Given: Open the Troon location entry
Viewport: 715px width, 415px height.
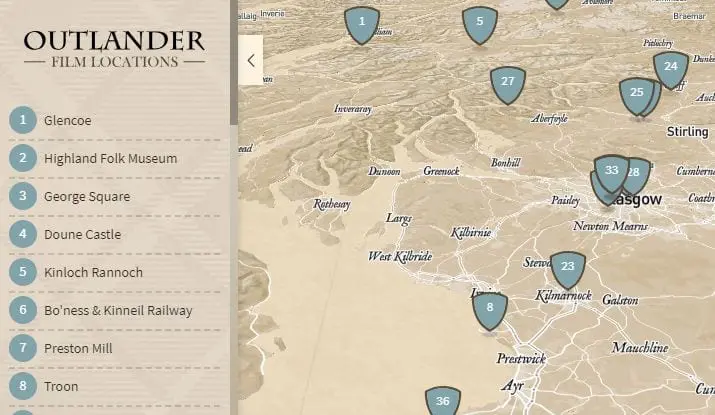Looking at the screenshot, I should pos(60,387).
